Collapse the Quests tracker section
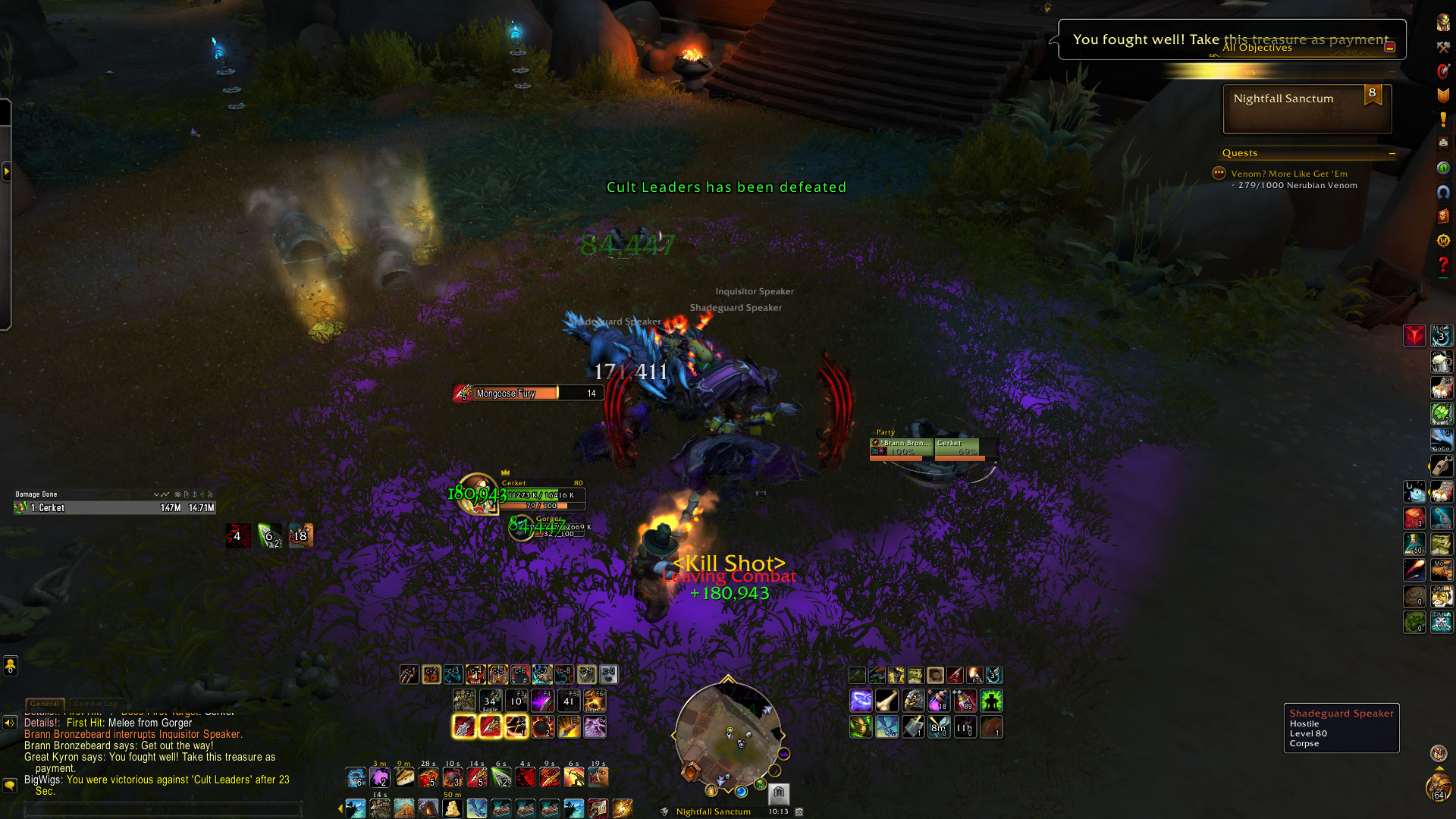The height and width of the screenshot is (819, 1456). click(1392, 153)
